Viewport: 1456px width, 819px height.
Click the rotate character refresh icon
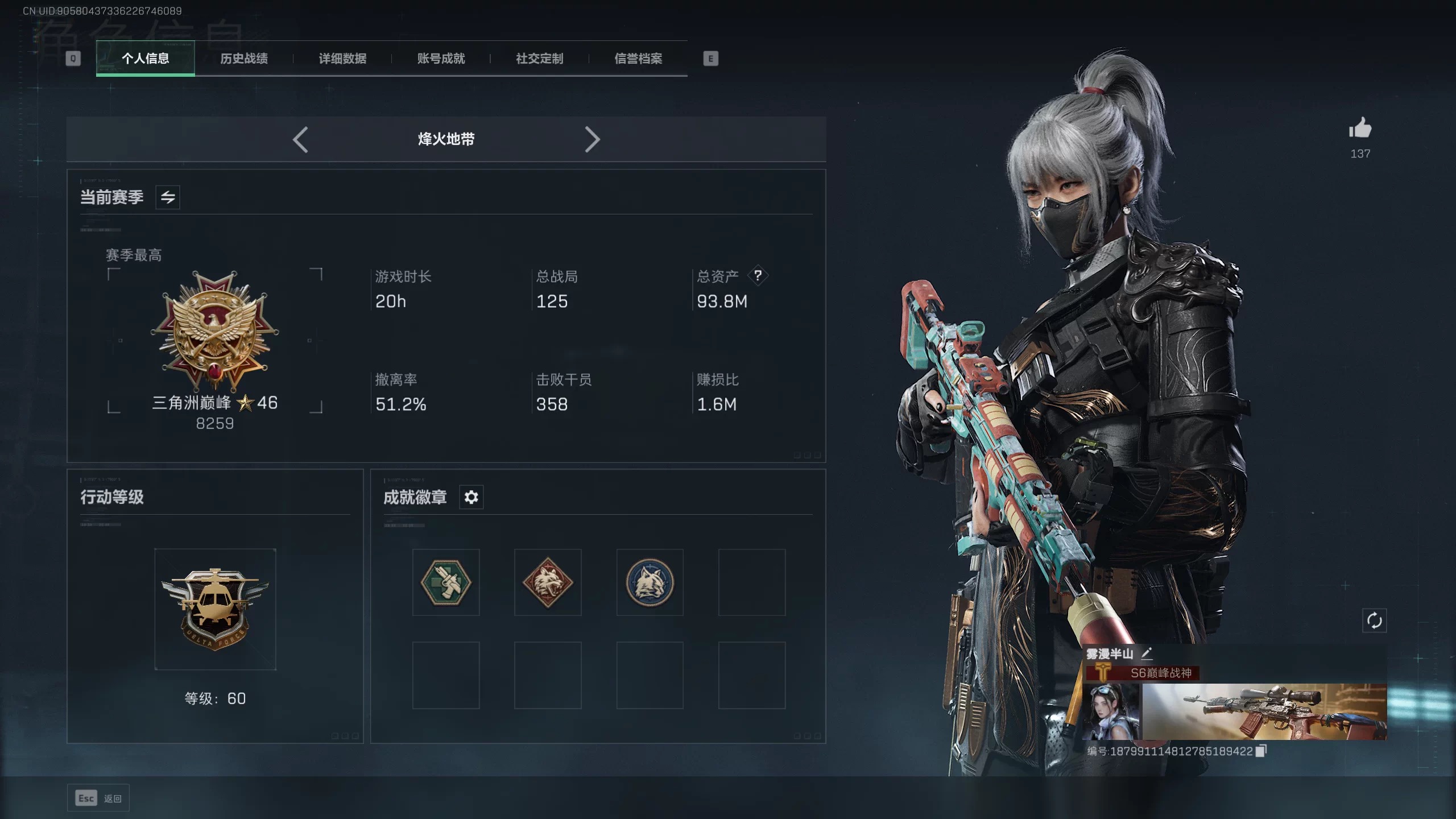coord(1374,621)
